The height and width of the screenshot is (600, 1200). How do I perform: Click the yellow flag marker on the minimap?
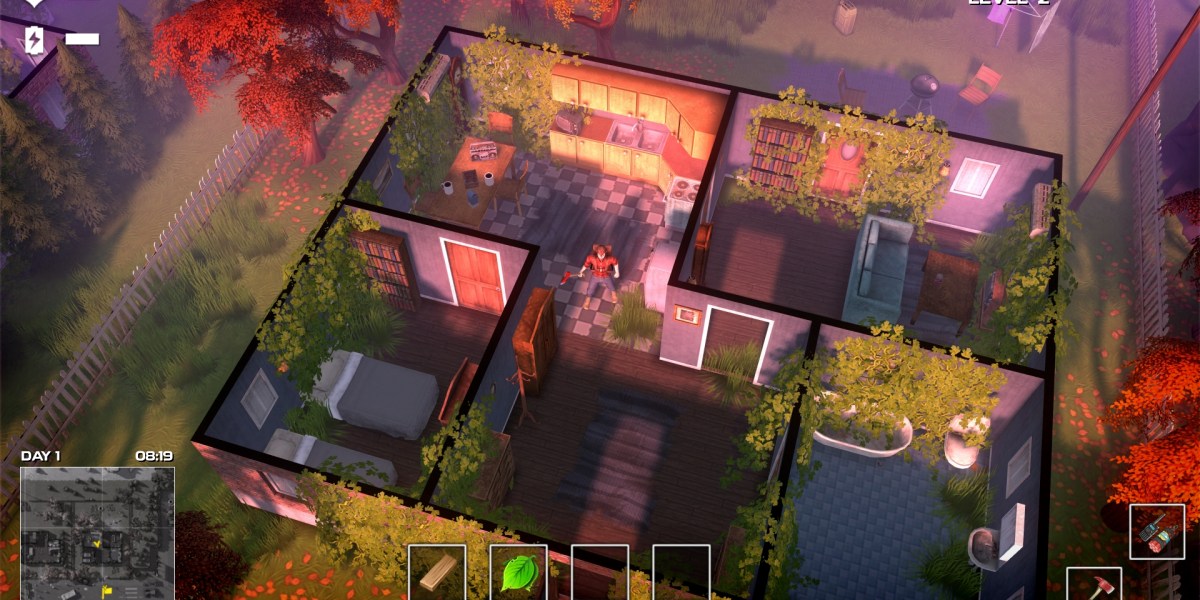(x=107, y=591)
